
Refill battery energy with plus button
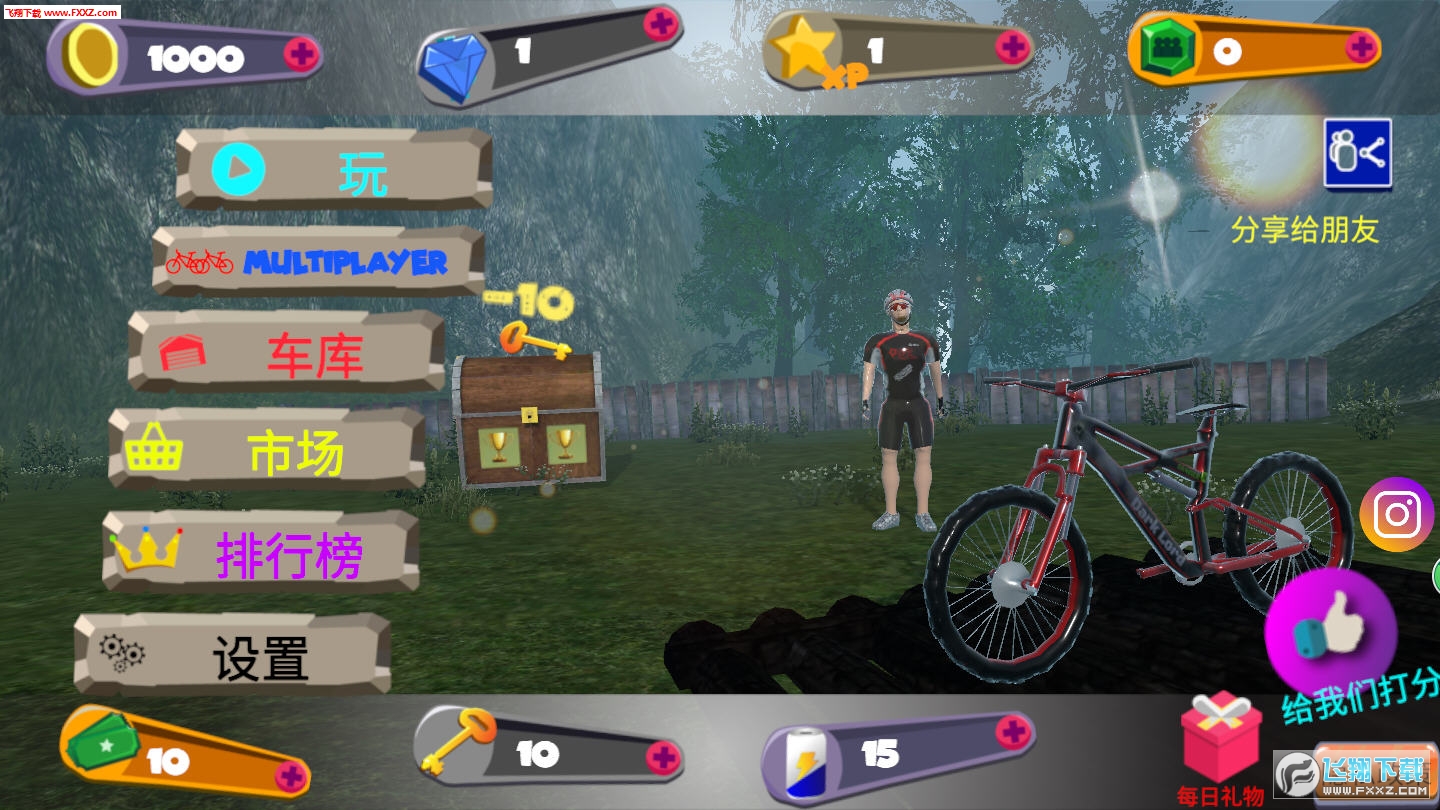point(1012,732)
